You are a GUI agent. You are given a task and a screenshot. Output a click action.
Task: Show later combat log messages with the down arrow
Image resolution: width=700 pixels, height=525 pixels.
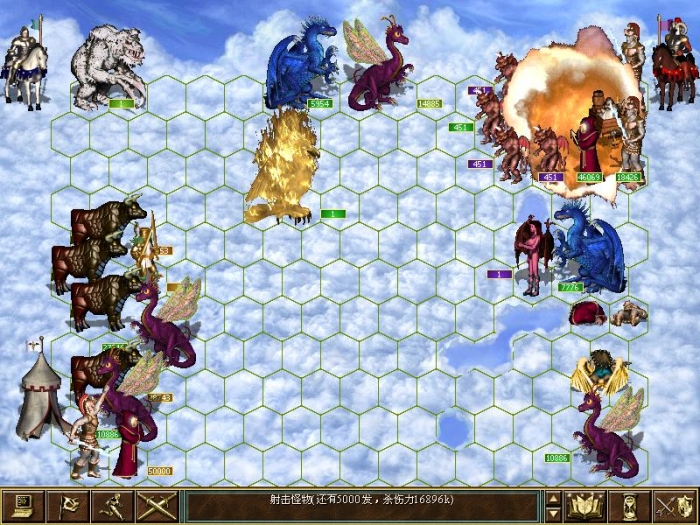[x=553, y=514]
